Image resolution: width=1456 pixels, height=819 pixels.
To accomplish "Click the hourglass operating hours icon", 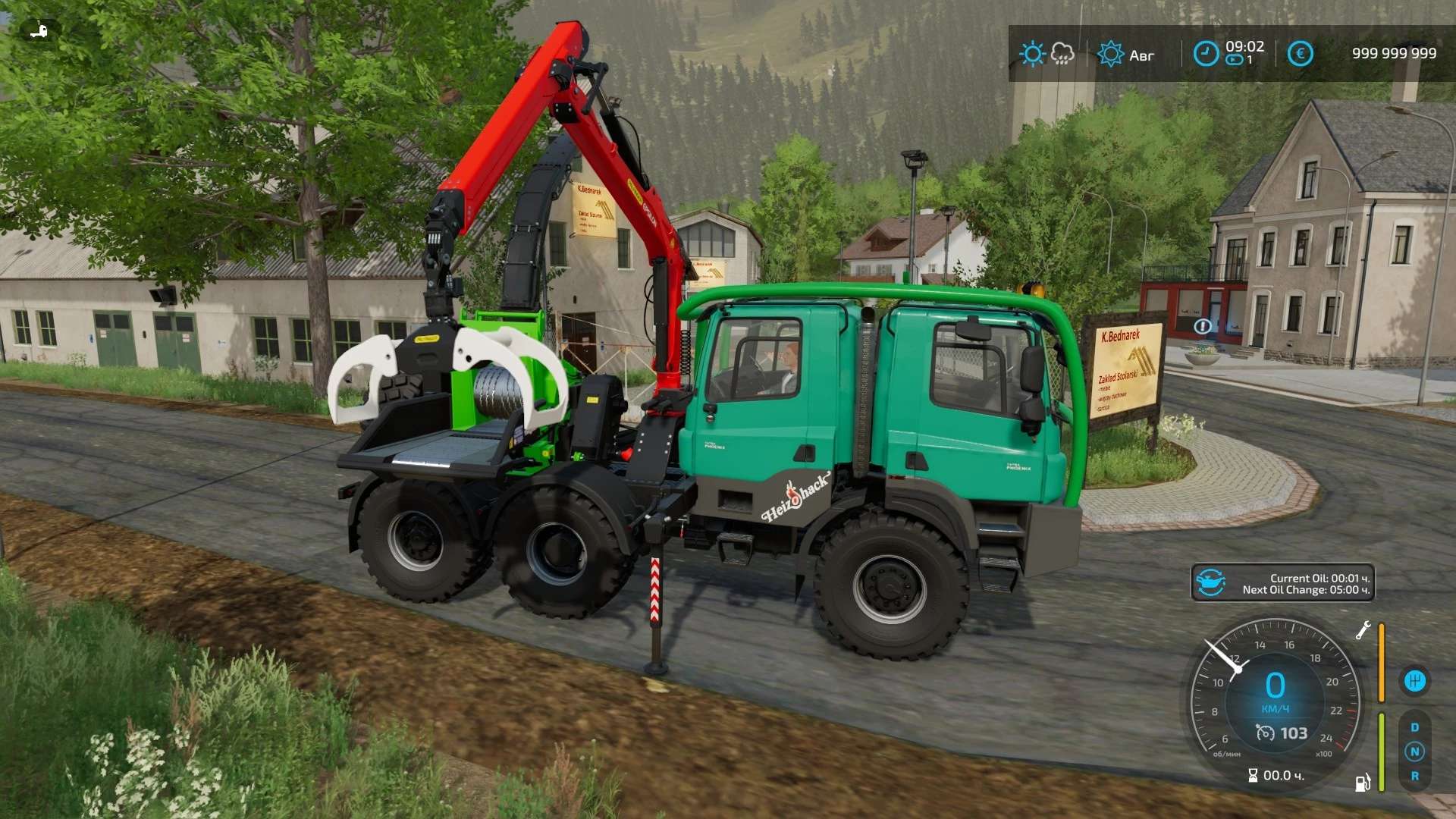I will coord(1253,775).
